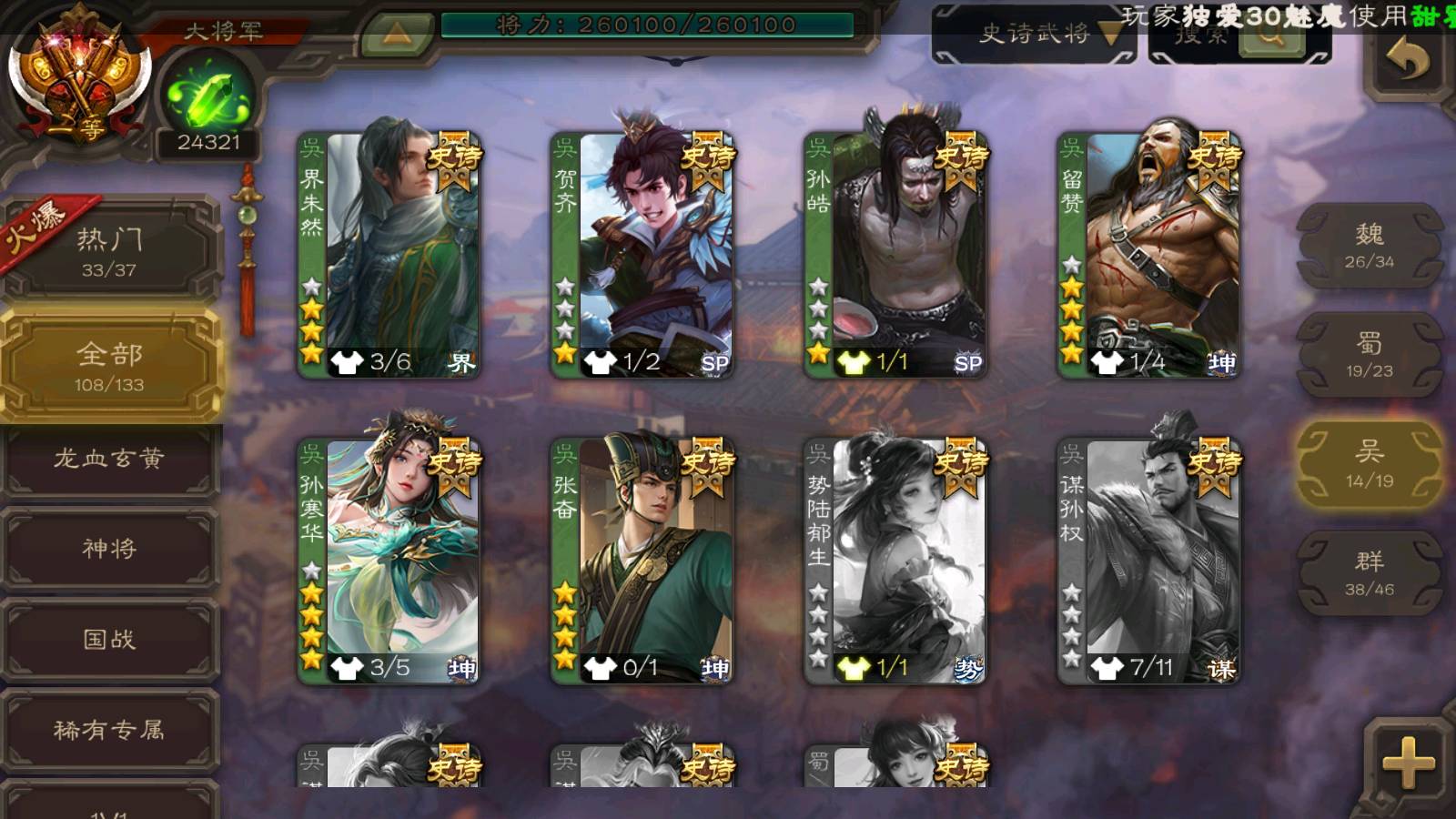Select the 界朱然 general card
Screen dimensions: 1456x819
[x=389, y=255]
